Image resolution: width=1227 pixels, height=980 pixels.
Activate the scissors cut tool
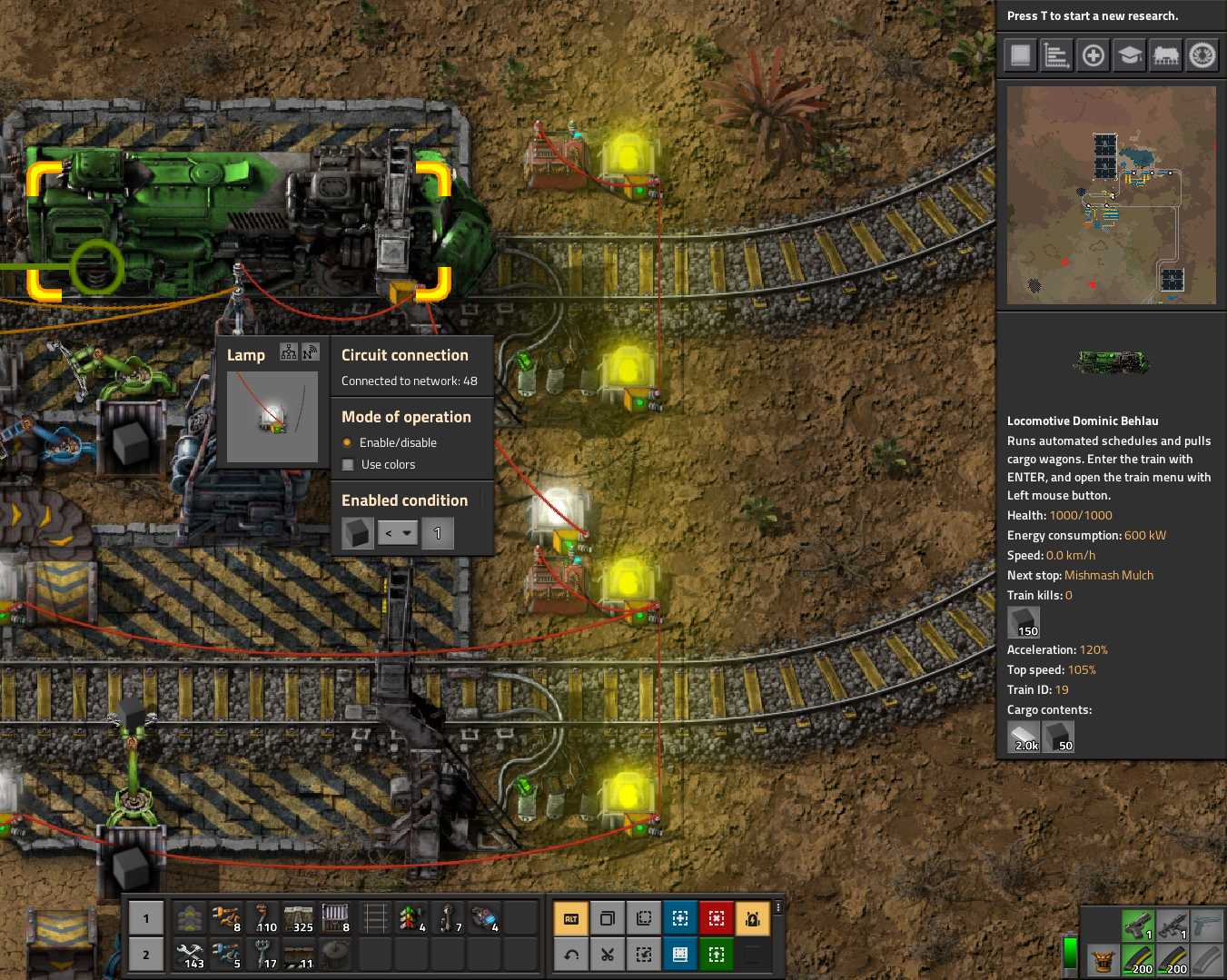[x=608, y=955]
